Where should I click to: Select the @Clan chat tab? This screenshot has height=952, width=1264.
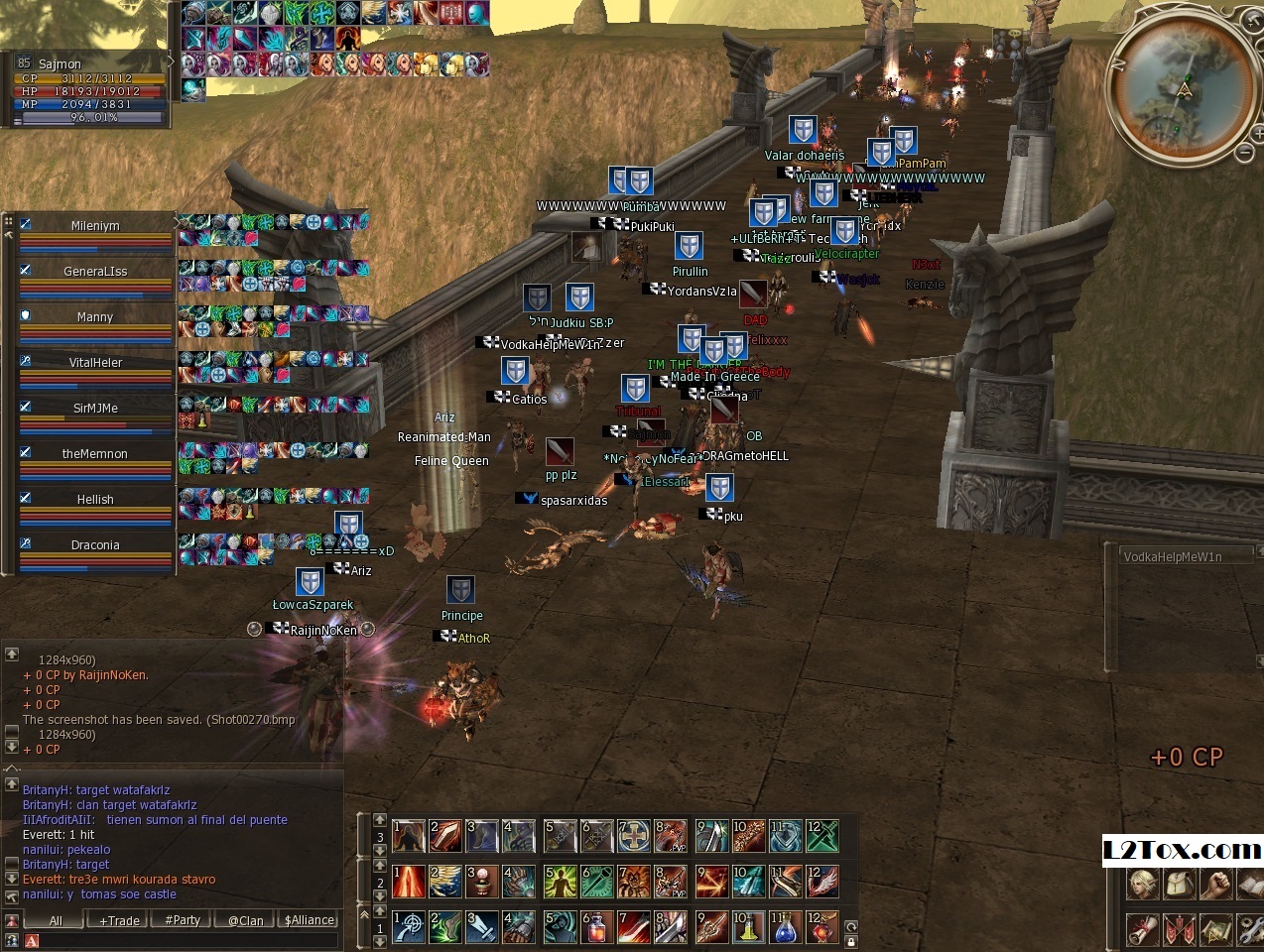point(245,920)
